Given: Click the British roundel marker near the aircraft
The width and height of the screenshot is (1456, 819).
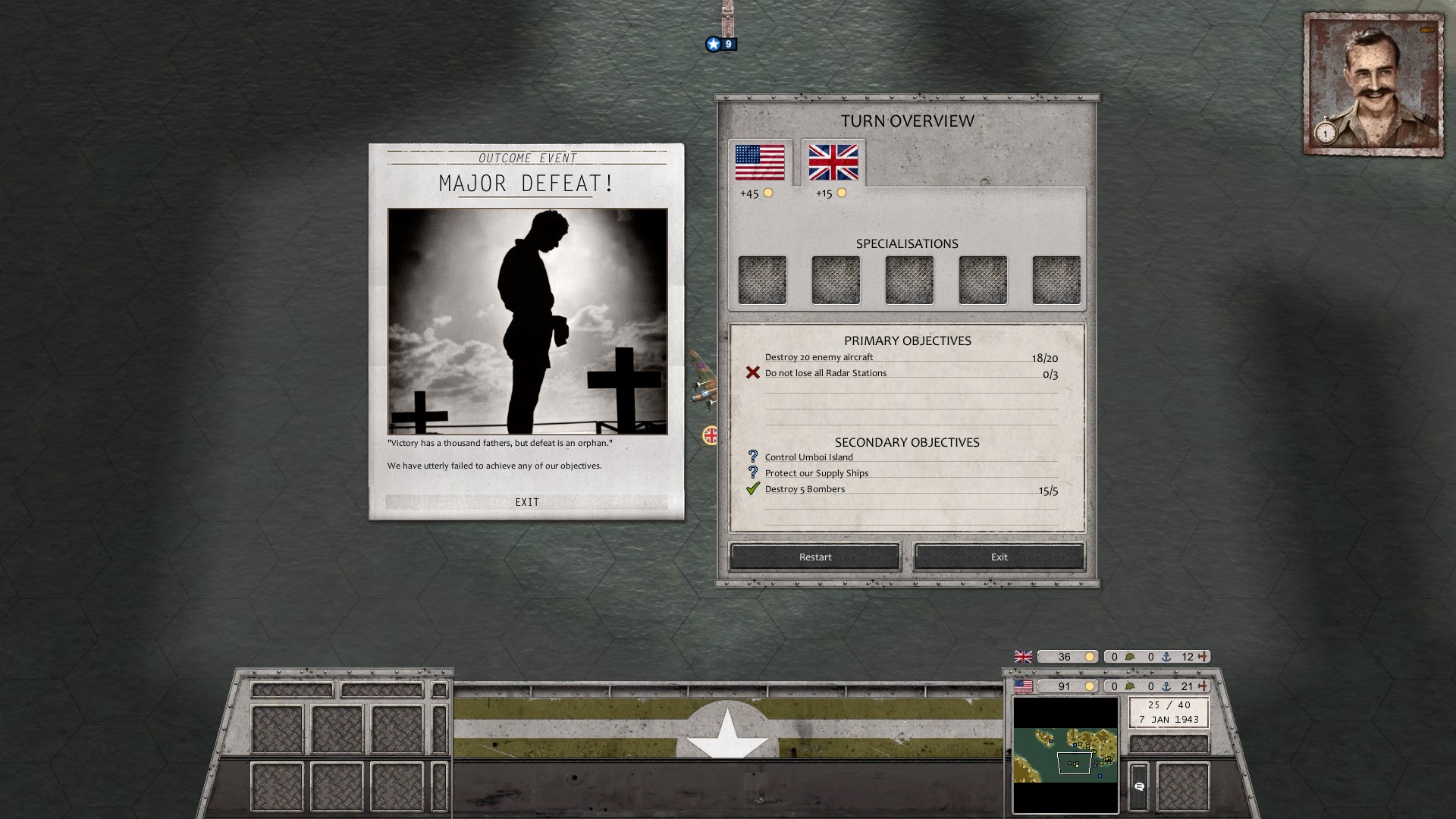Looking at the screenshot, I should click(709, 436).
